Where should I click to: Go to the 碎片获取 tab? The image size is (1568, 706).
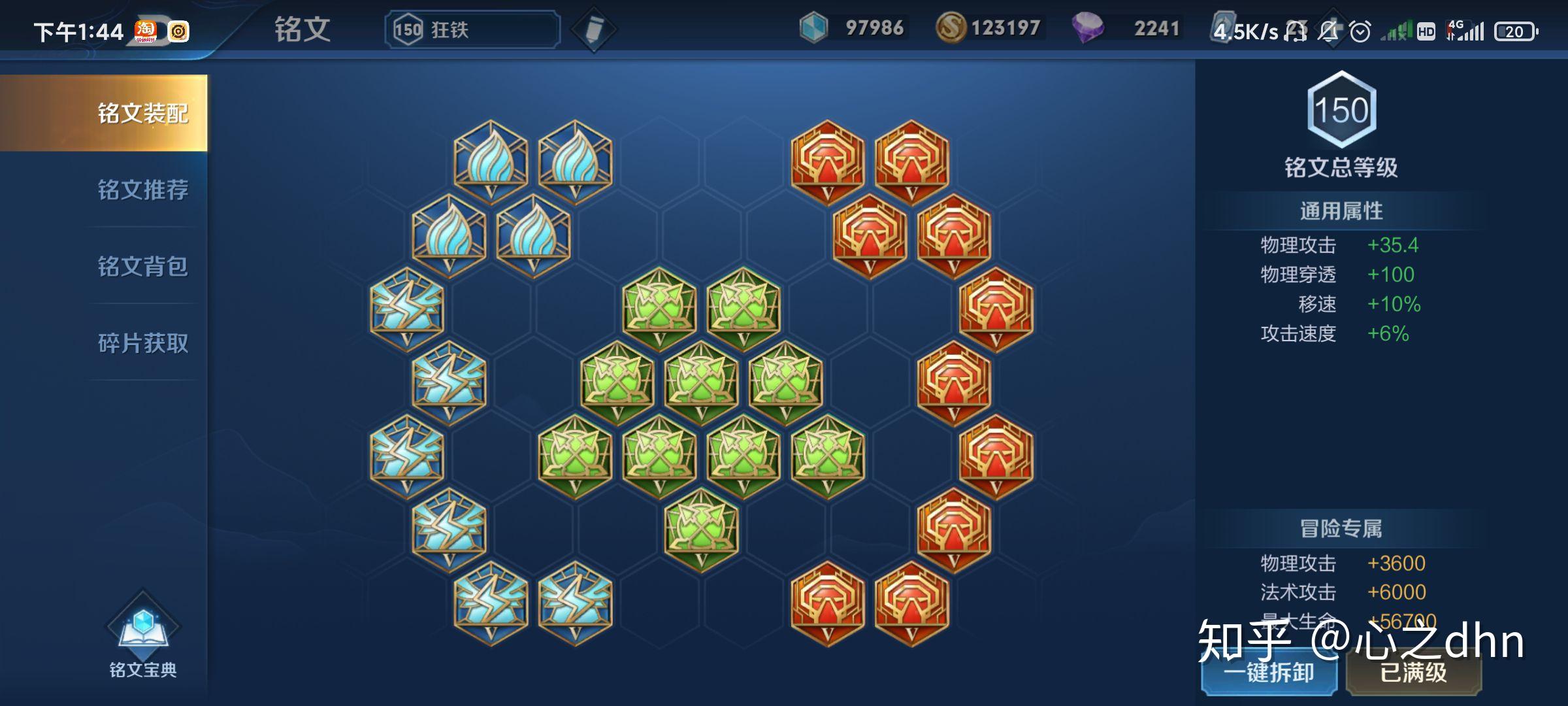(142, 343)
